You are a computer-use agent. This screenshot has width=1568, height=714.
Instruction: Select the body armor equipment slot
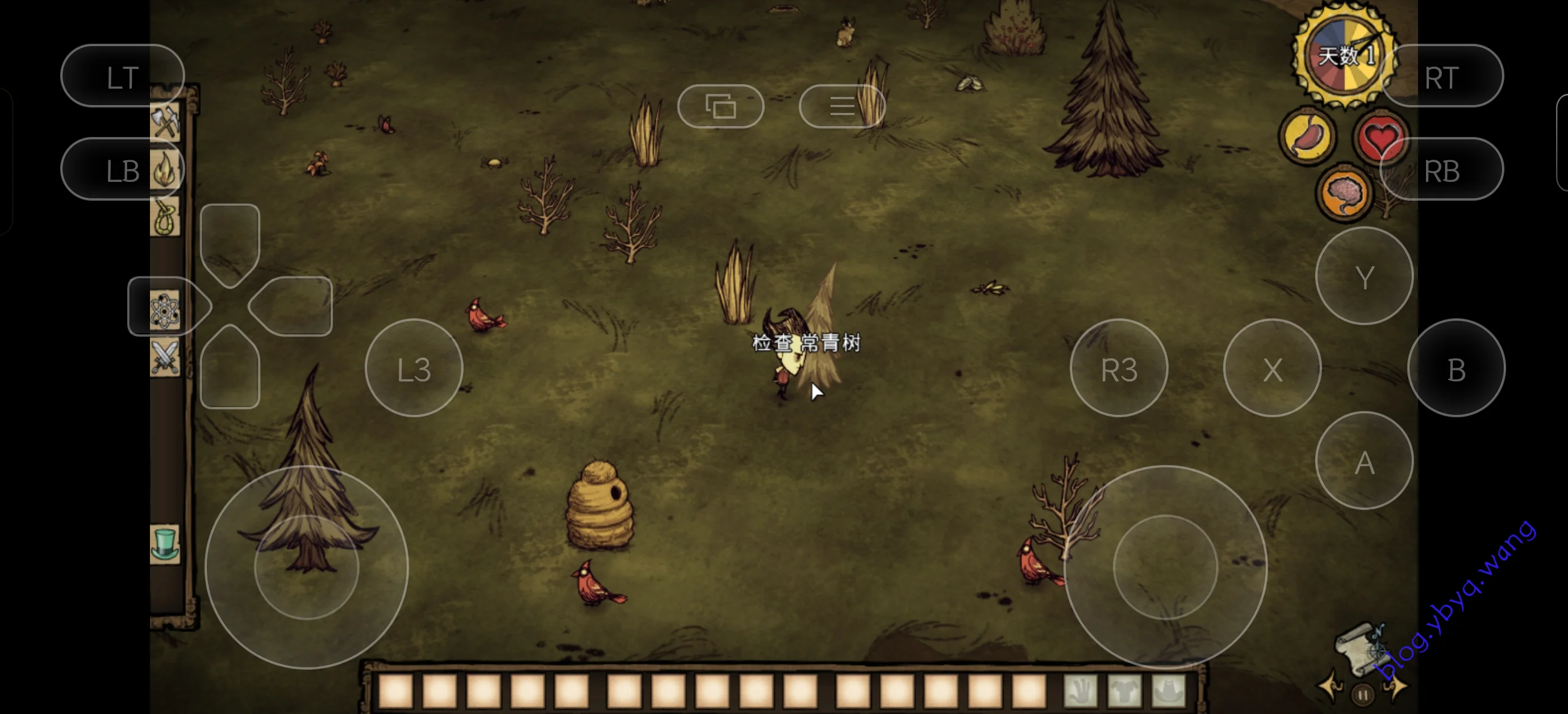point(1125,691)
